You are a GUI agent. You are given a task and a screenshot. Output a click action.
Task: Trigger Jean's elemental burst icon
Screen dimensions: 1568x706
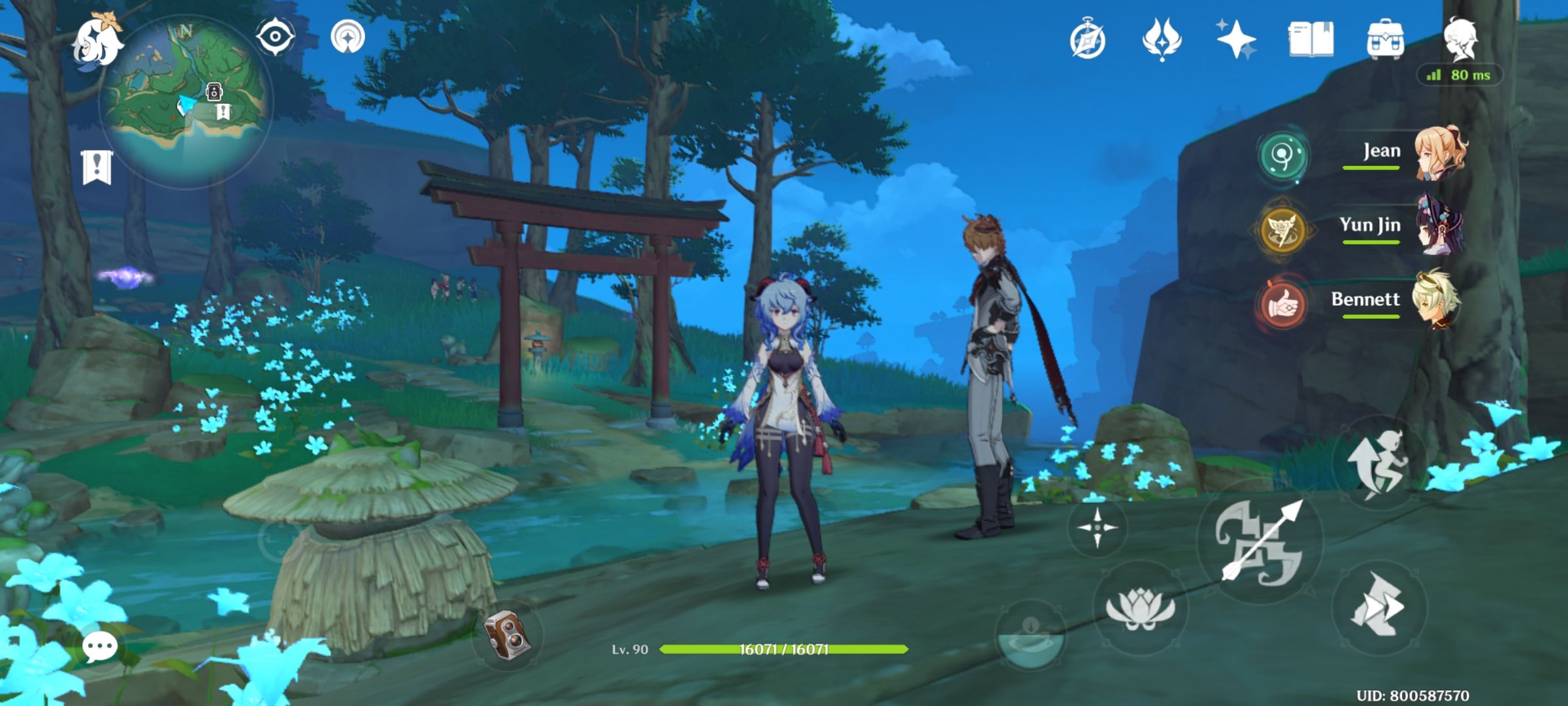point(1284,156)
